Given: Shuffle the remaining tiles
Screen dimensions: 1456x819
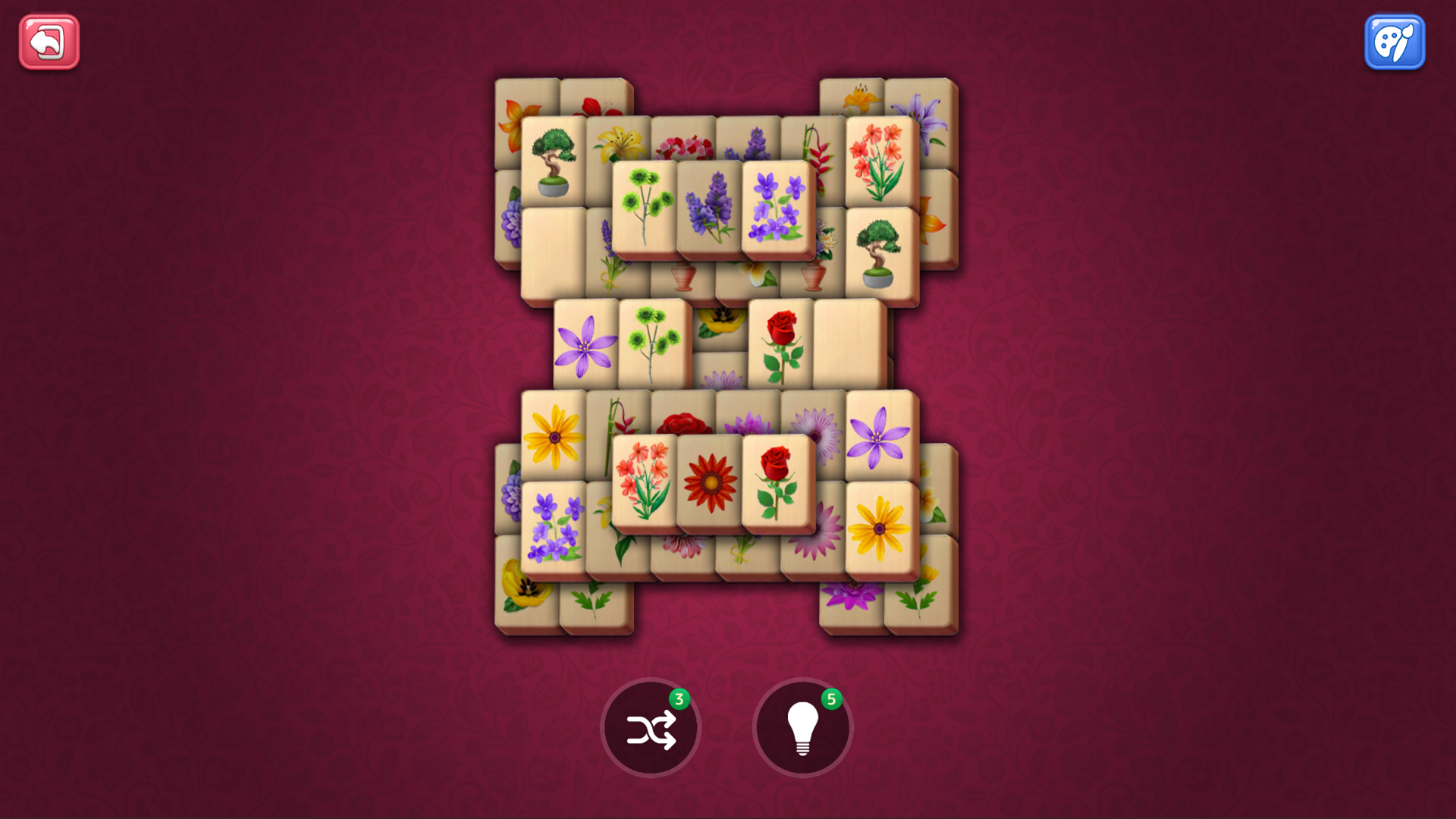Looking at the screenshot, I should [651, 726].
